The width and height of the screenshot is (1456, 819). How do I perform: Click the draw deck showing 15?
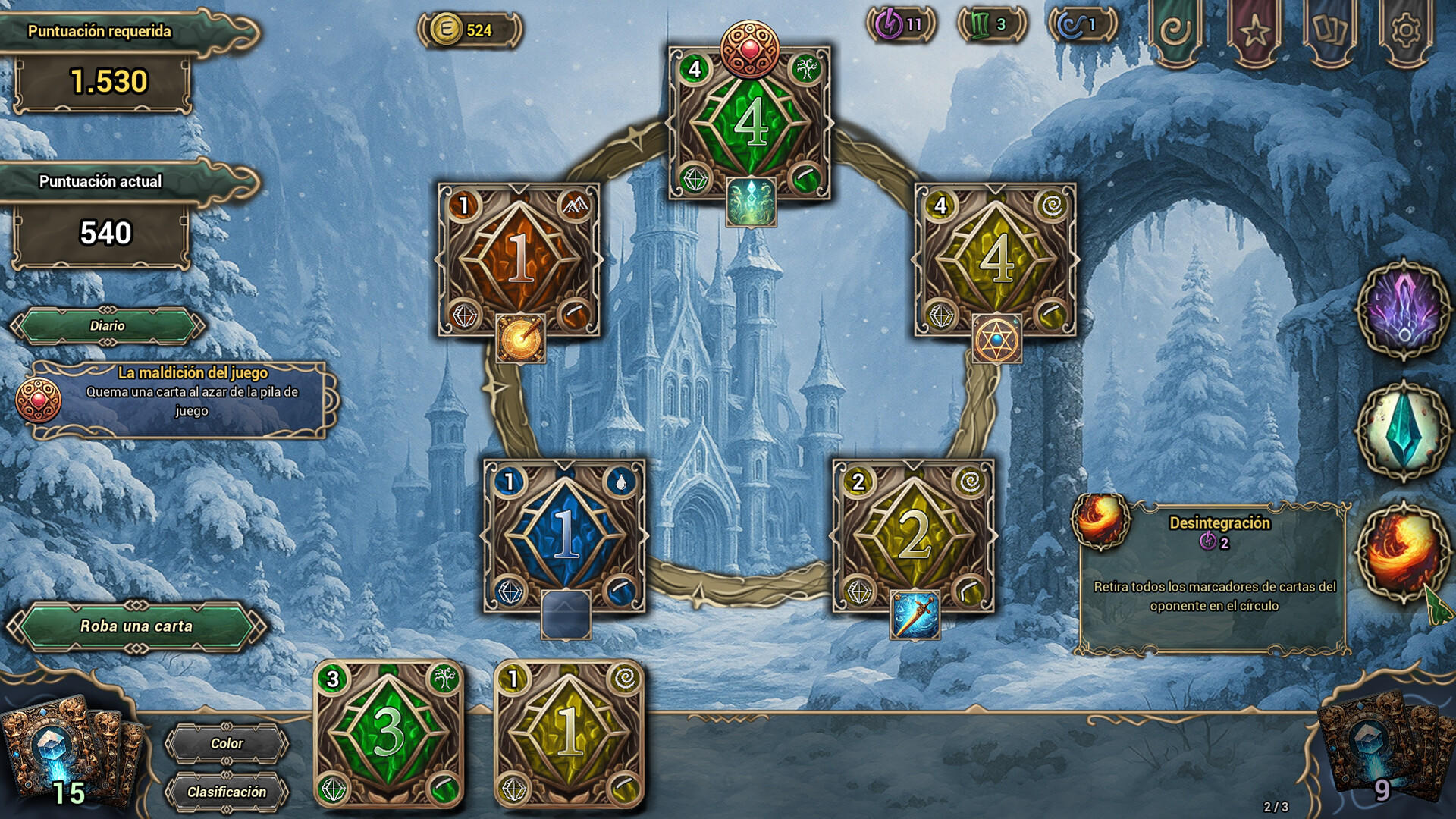click(64, 751)
